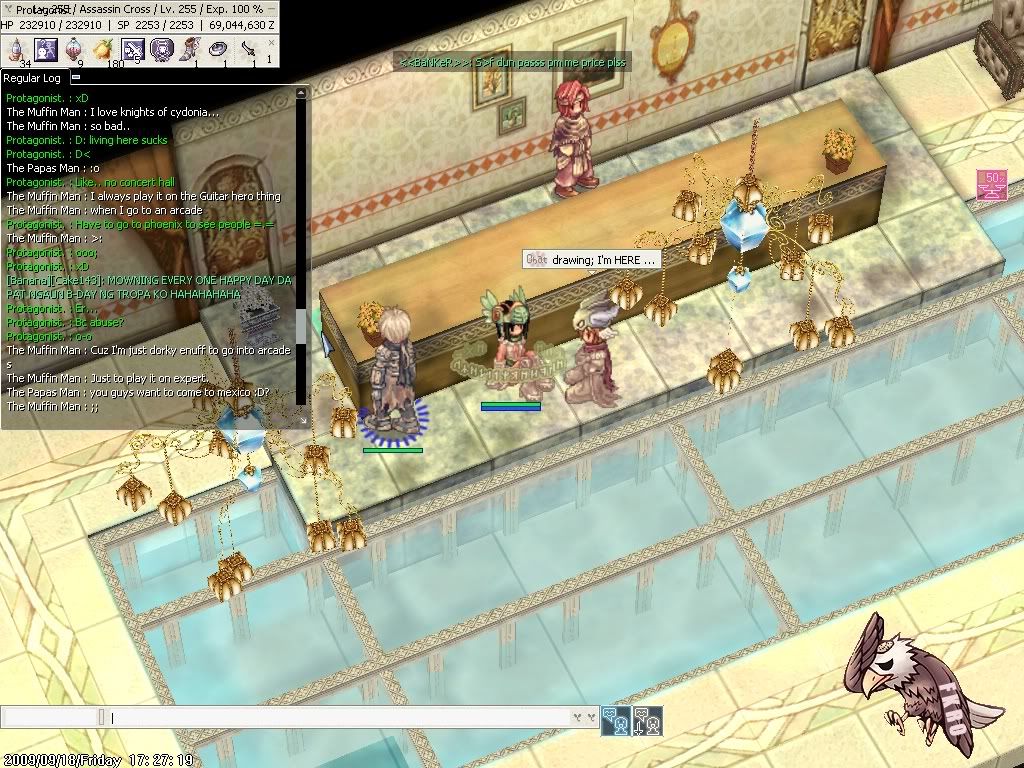Click the small button beside Regular Log tab
The height and width of the screenshot is (768, 1024).
76,77
